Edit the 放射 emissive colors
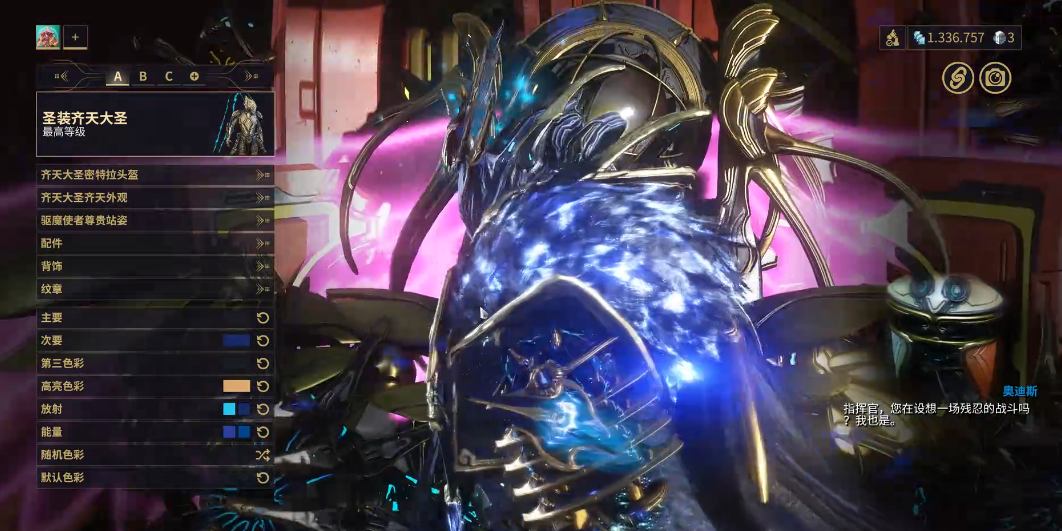This screenshot has width=1062, height=531. (x=236, y=409)
